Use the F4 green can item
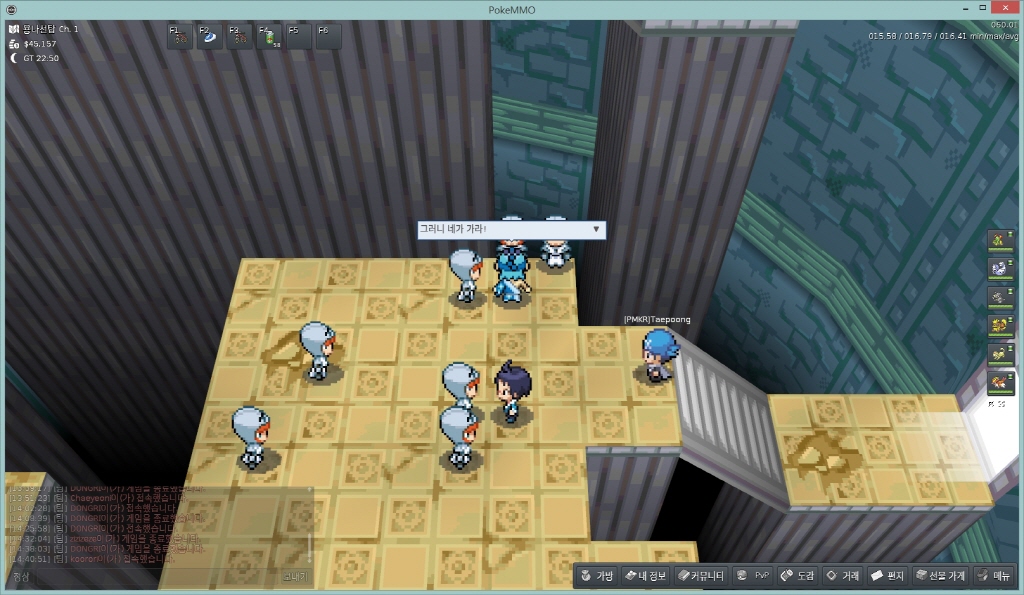 tap(269, 37)
